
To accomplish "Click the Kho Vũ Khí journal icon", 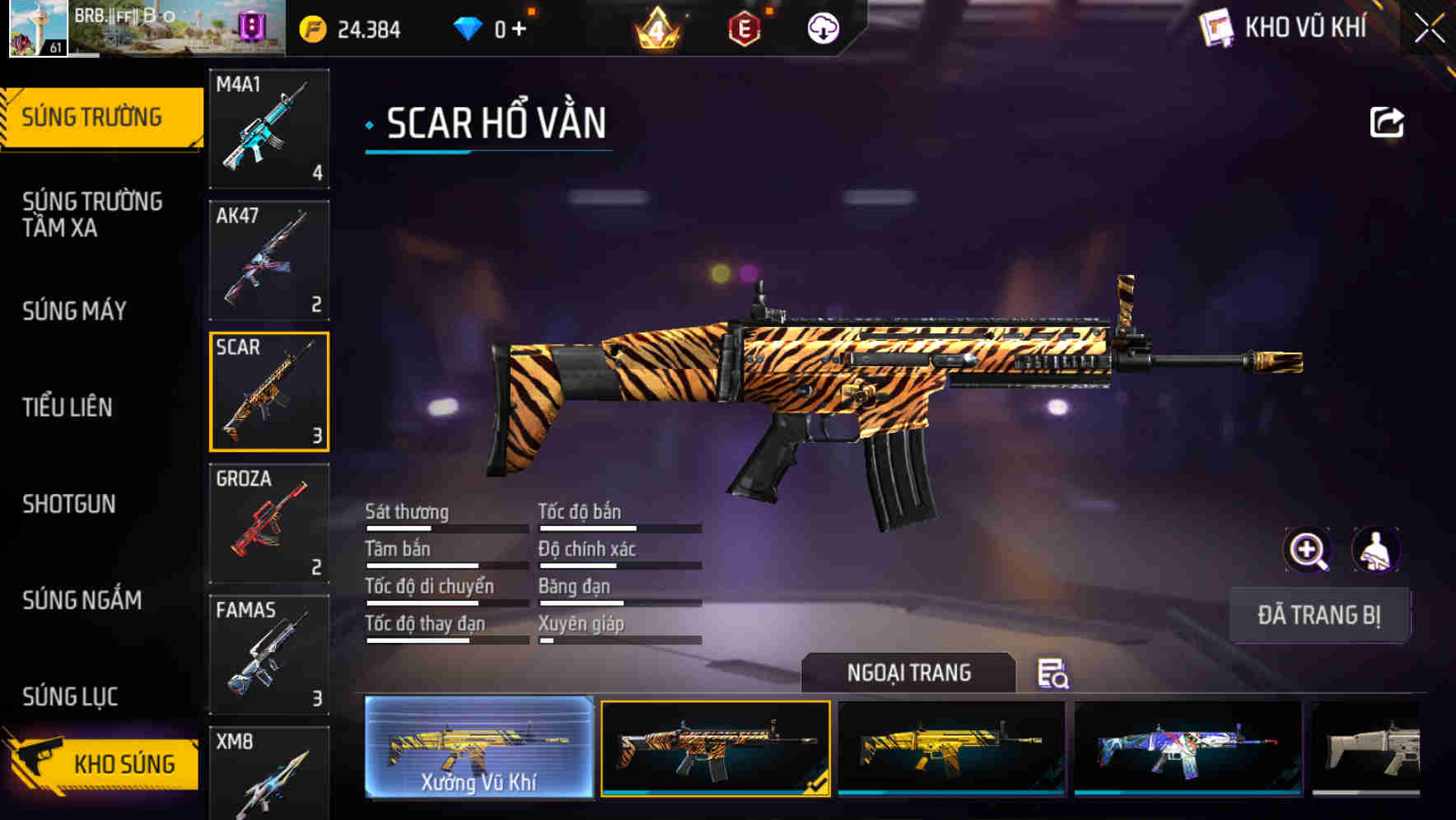I will [x=1216, y=28].
